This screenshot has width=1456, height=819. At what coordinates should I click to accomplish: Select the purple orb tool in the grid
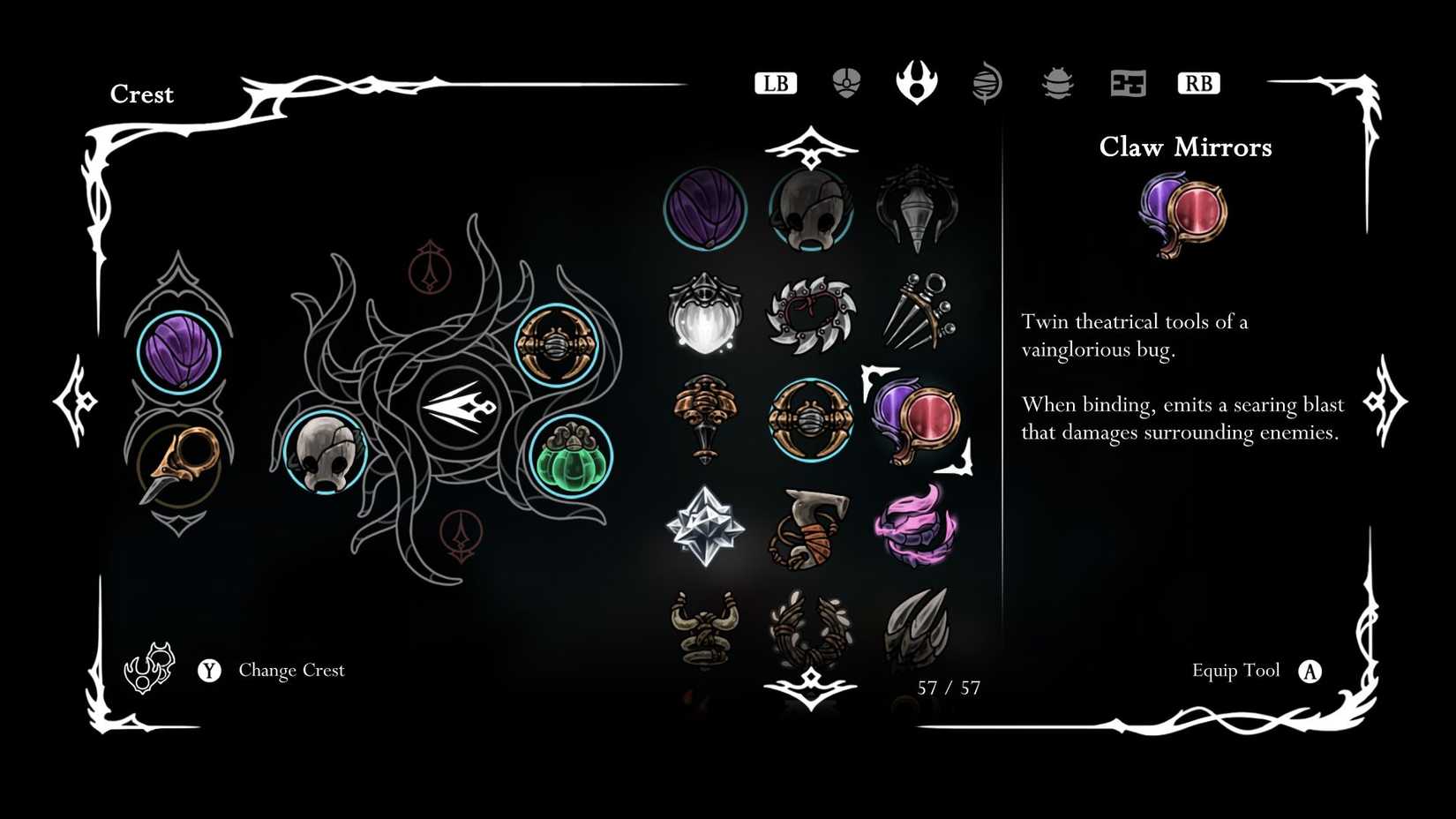[704, 210]
